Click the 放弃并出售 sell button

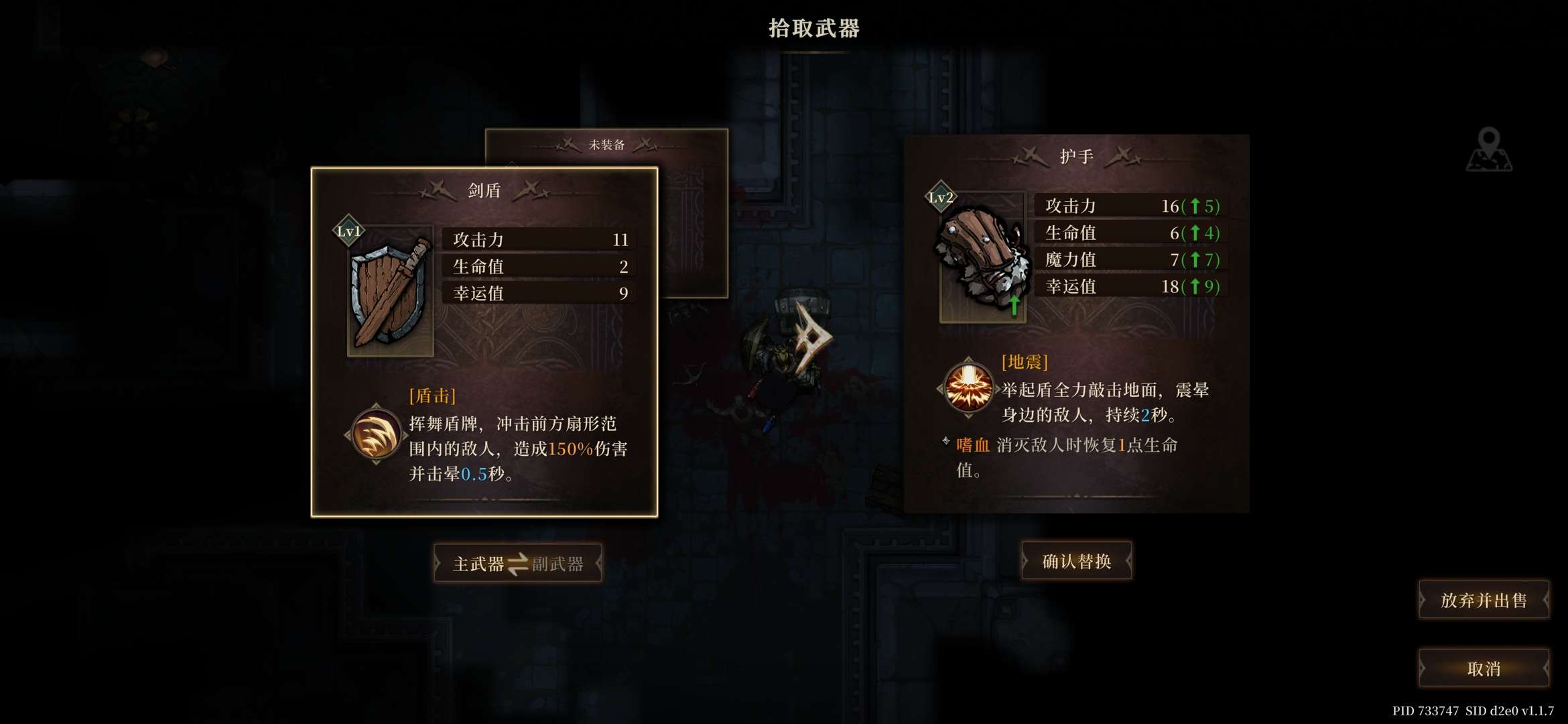[1483, 601]
